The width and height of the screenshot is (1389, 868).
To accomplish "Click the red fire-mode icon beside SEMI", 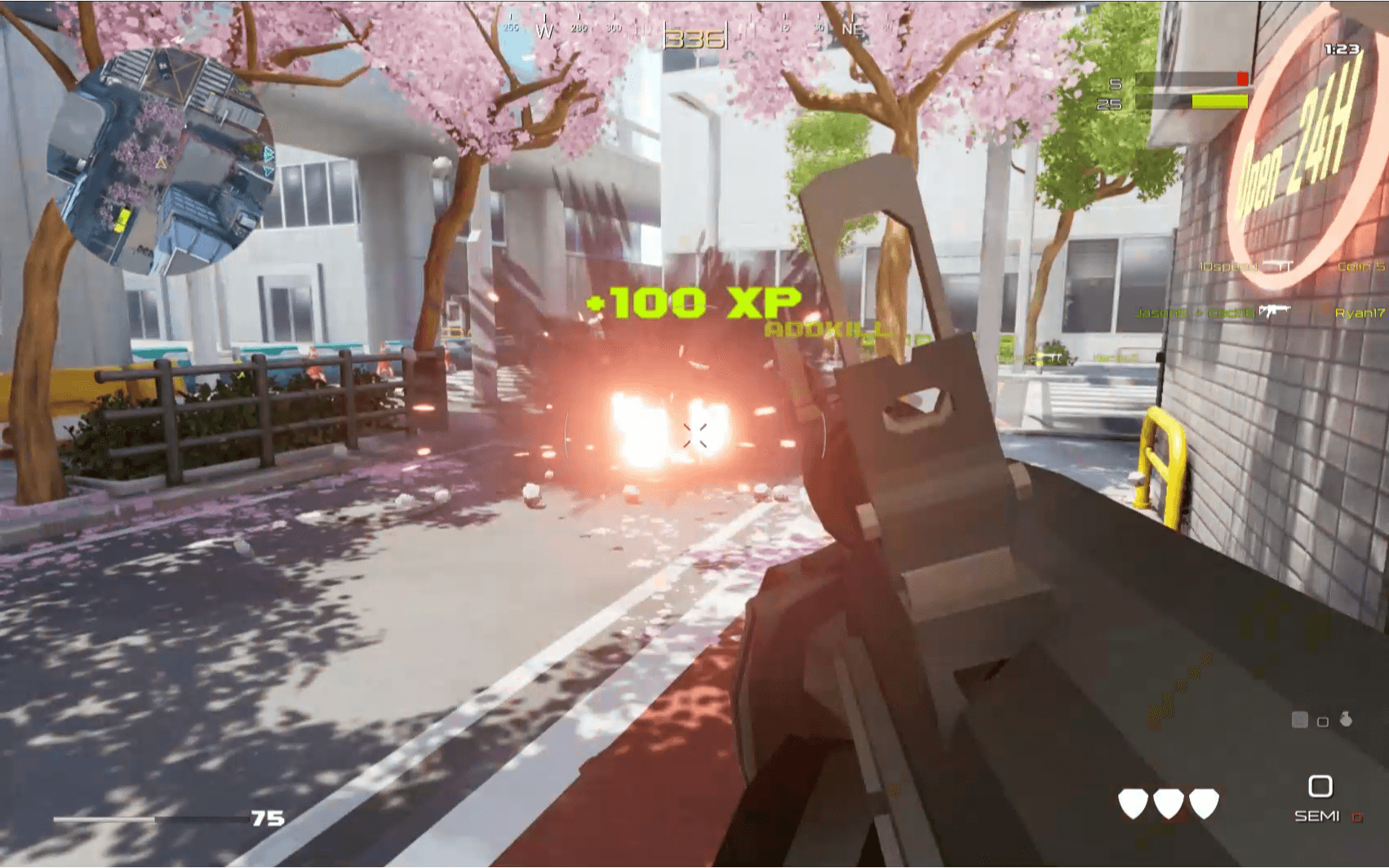I will [x=1357, y=816].
